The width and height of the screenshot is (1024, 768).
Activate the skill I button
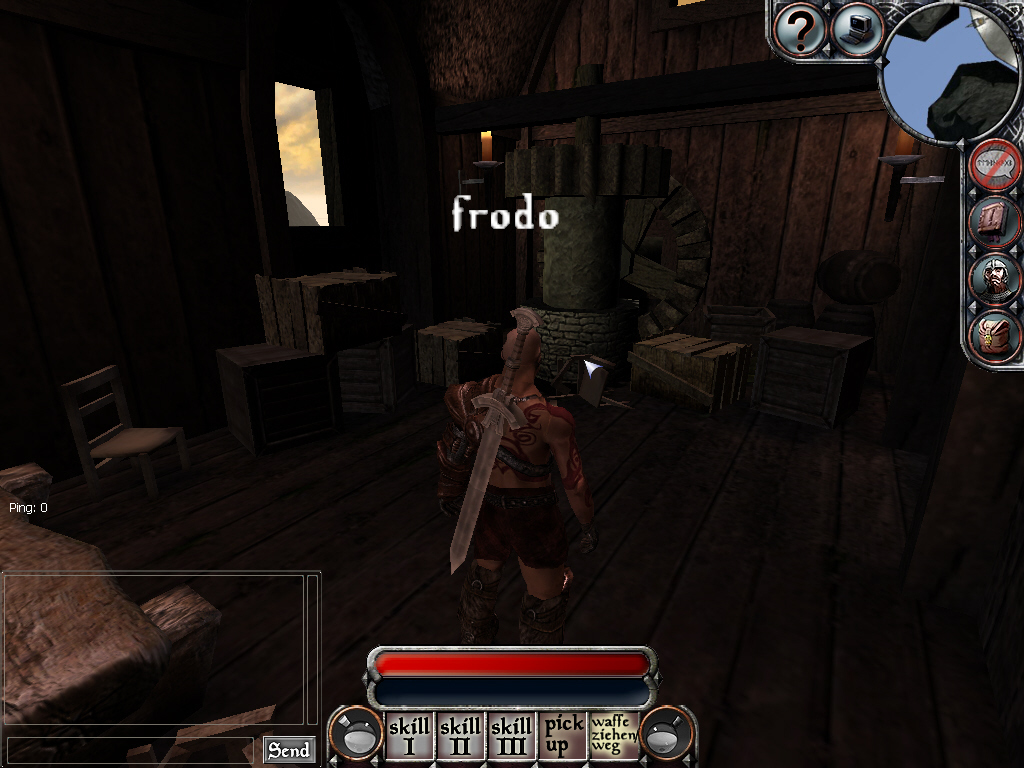click(409, 735)
